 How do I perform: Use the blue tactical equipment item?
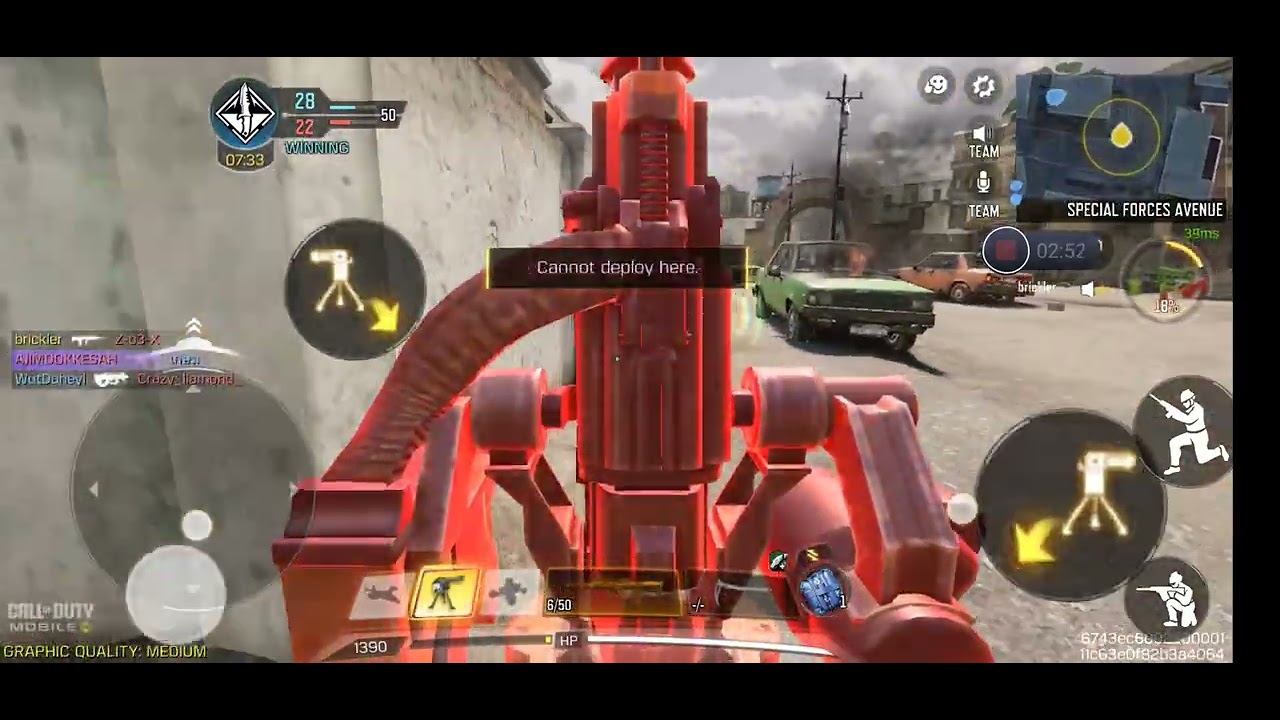point(822,591)
